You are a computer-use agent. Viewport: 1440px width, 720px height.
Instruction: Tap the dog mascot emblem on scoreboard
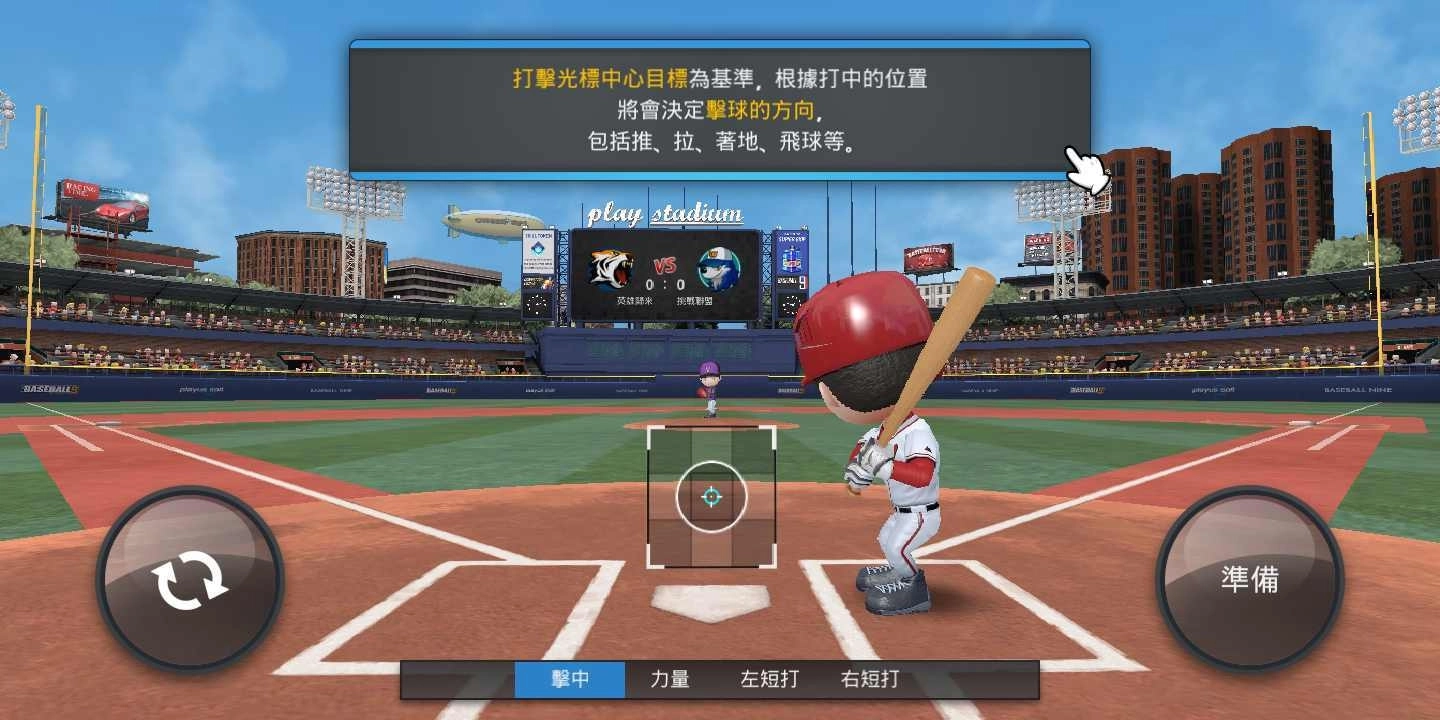[x=716, y=266]
